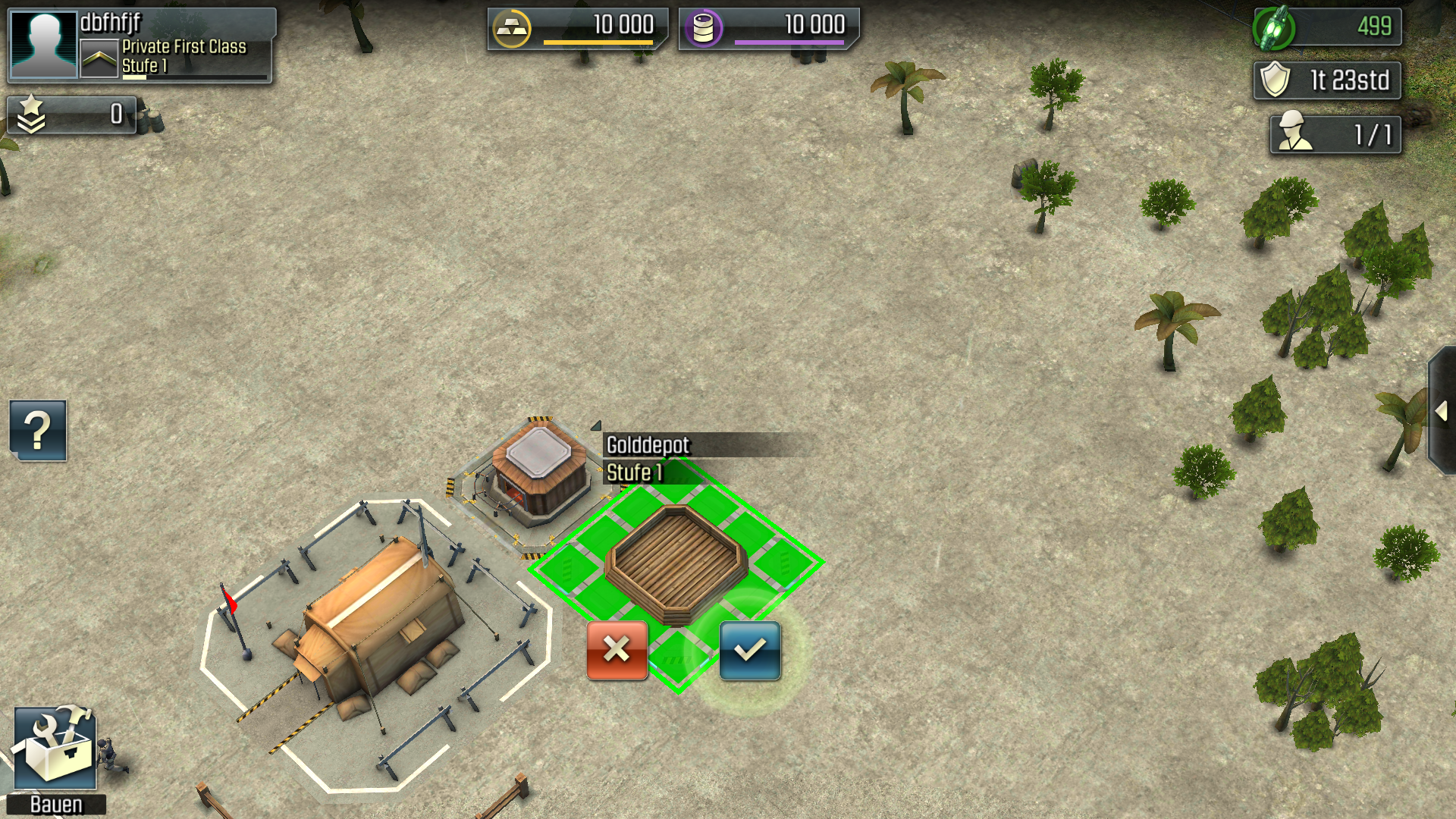Screen dimensions: 1456x819
Task: Click the gold bars resource panel
Action: (x=577, y=28)
